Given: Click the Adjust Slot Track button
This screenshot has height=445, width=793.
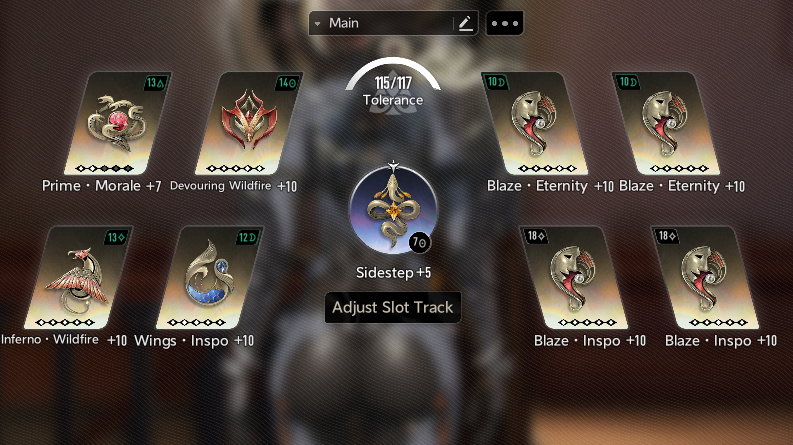Looking at the screenshot, I should point(393,307).
